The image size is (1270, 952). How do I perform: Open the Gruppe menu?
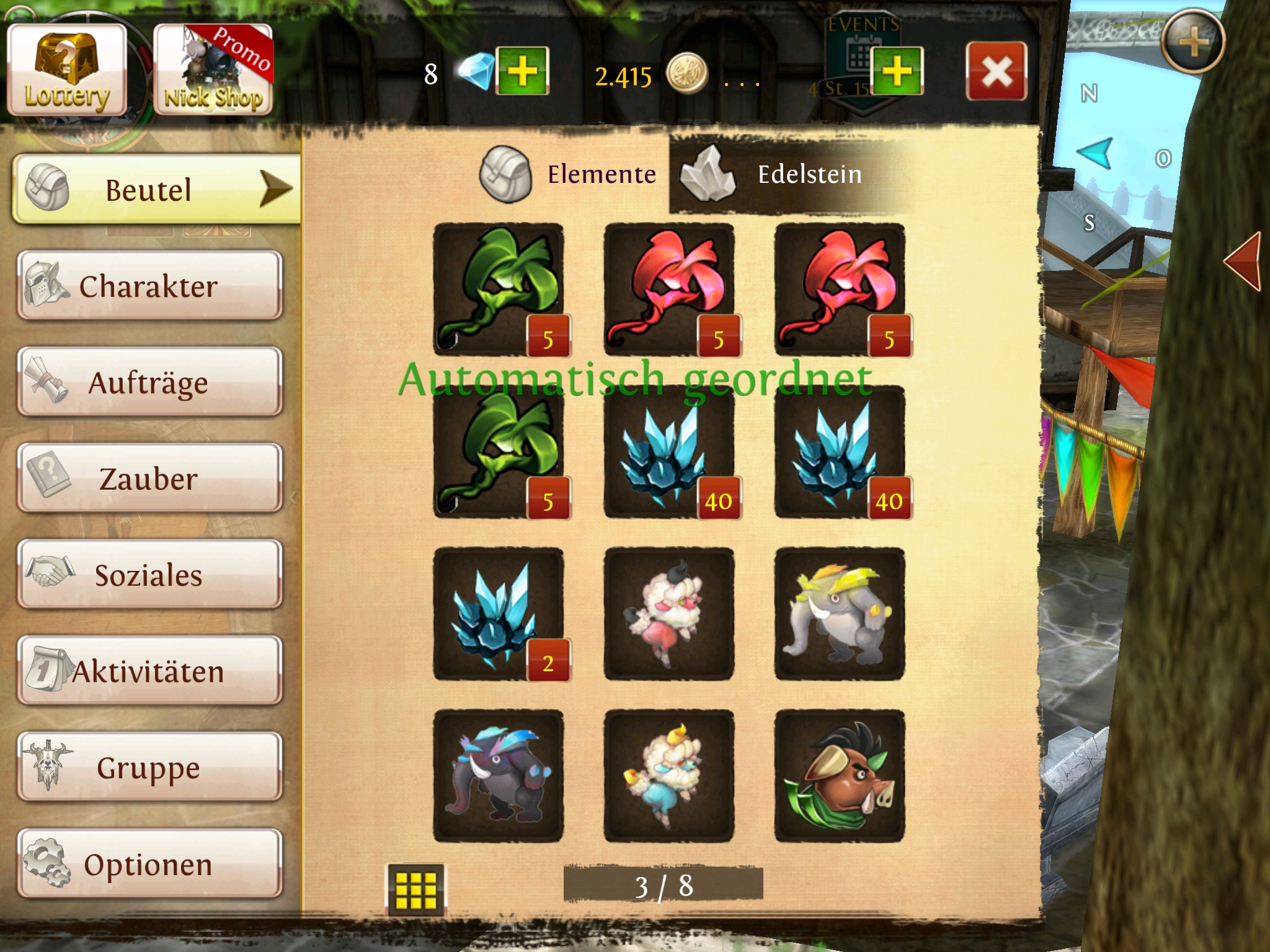[149, 767]
